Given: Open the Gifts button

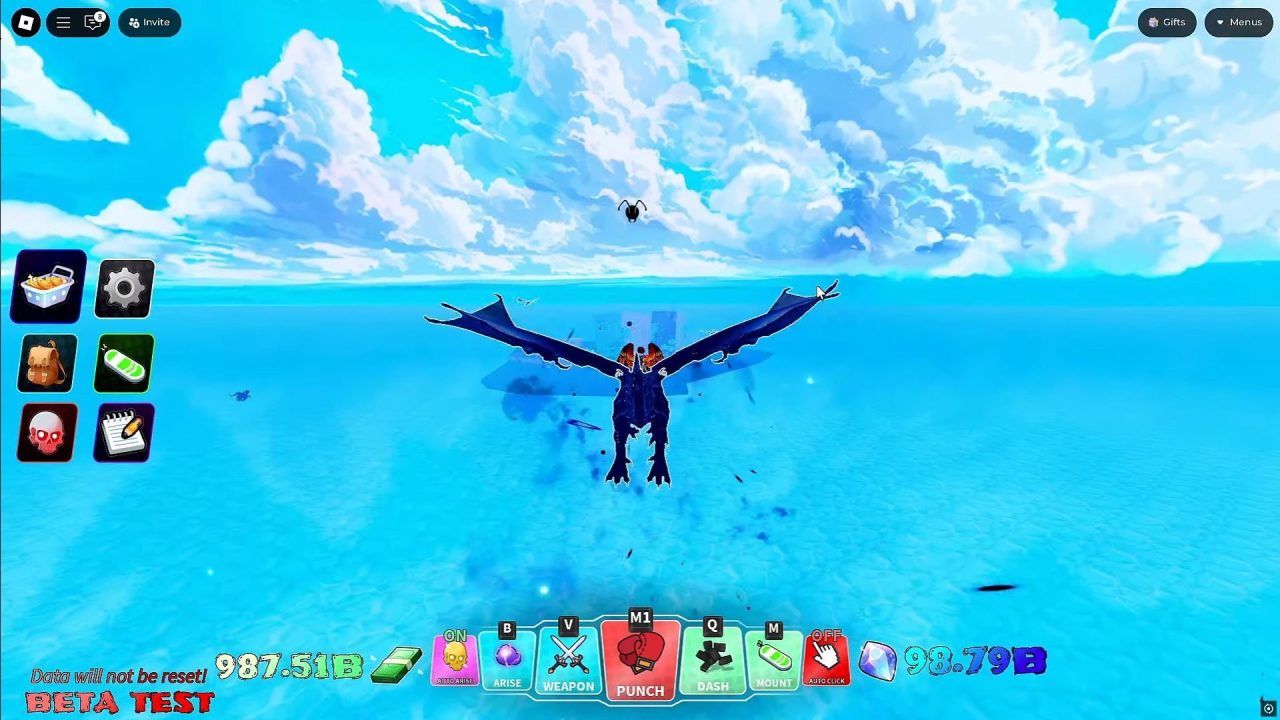Looking at the screenshot, I should [1166, 22].
